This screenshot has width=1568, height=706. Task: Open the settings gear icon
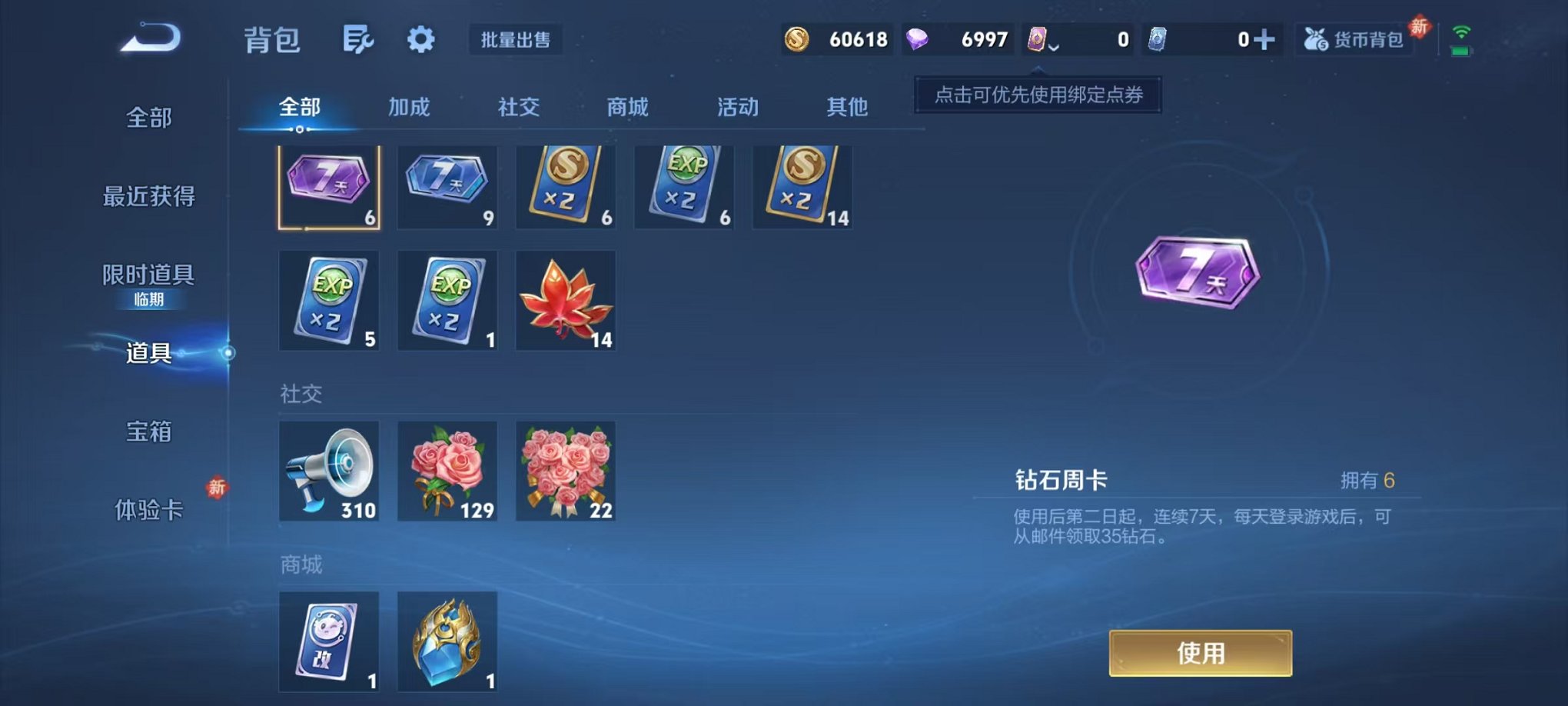click(420, 40)
